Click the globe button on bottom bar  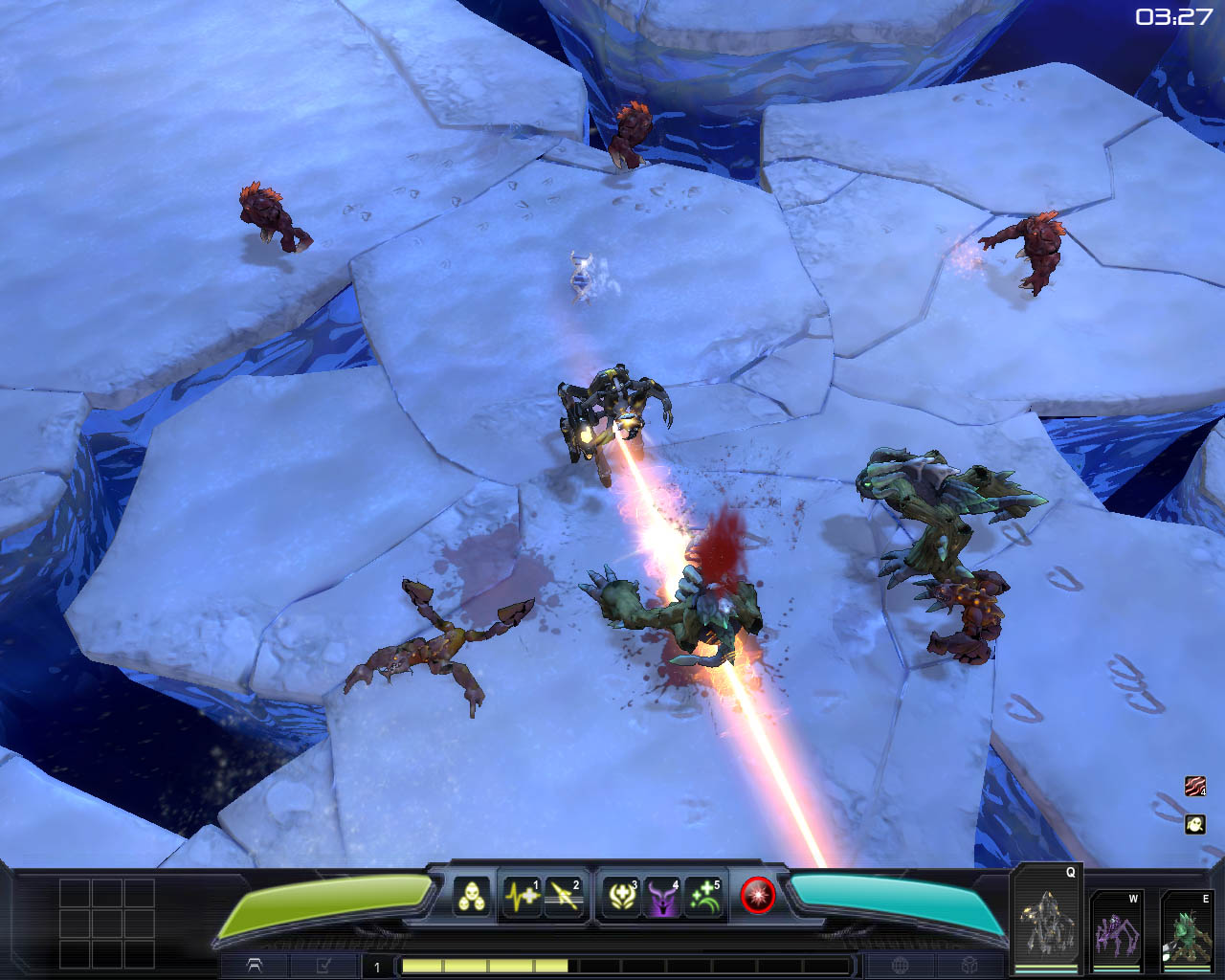coord(900,966)
